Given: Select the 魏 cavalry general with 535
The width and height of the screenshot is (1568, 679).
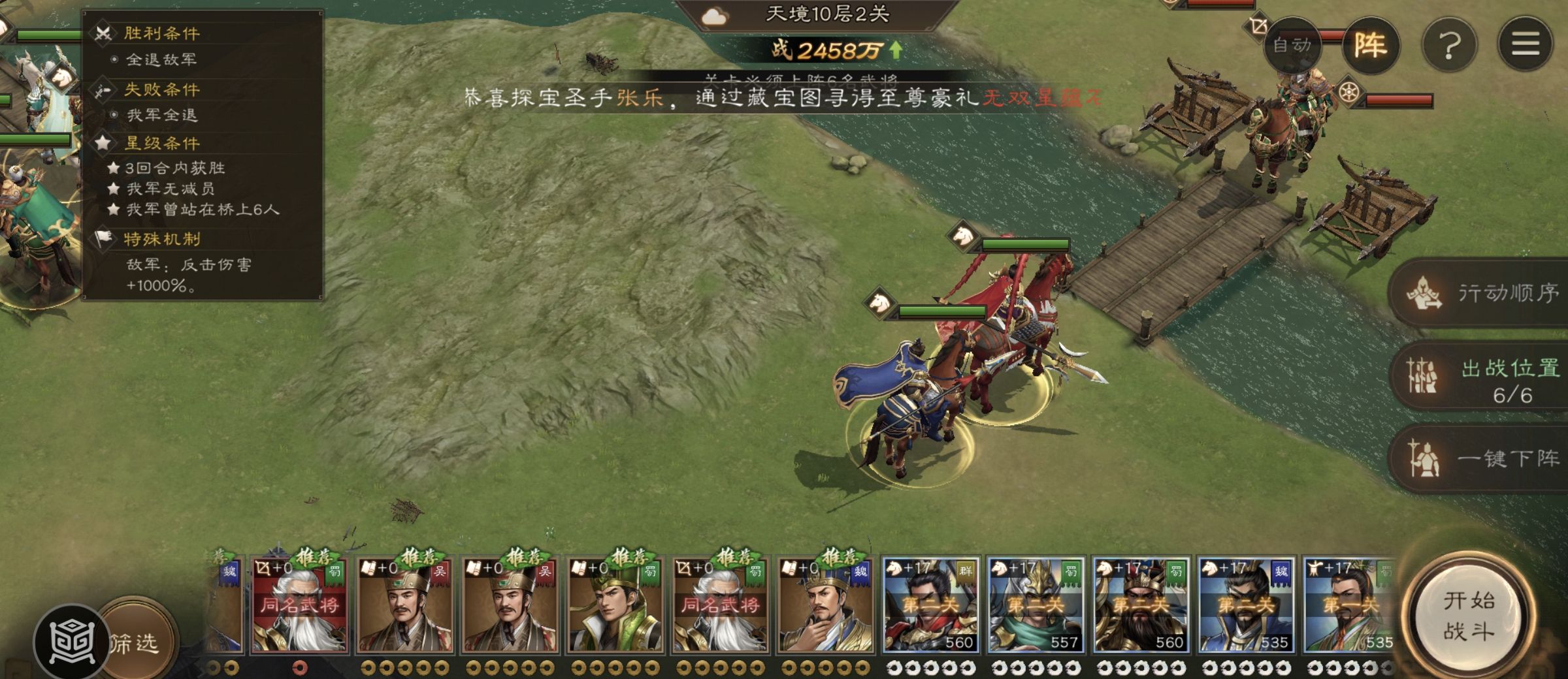Looking at the screenshot, I should coord(1246,605).
